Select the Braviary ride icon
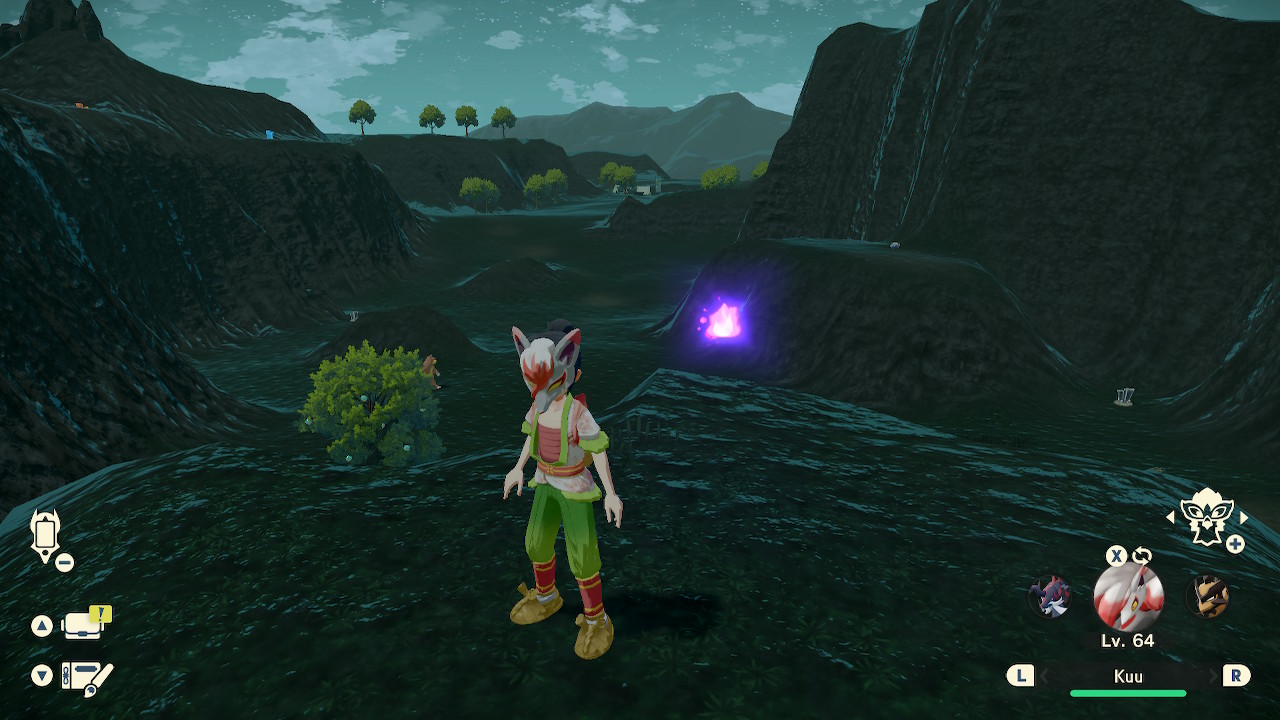 pos(1206,516)
